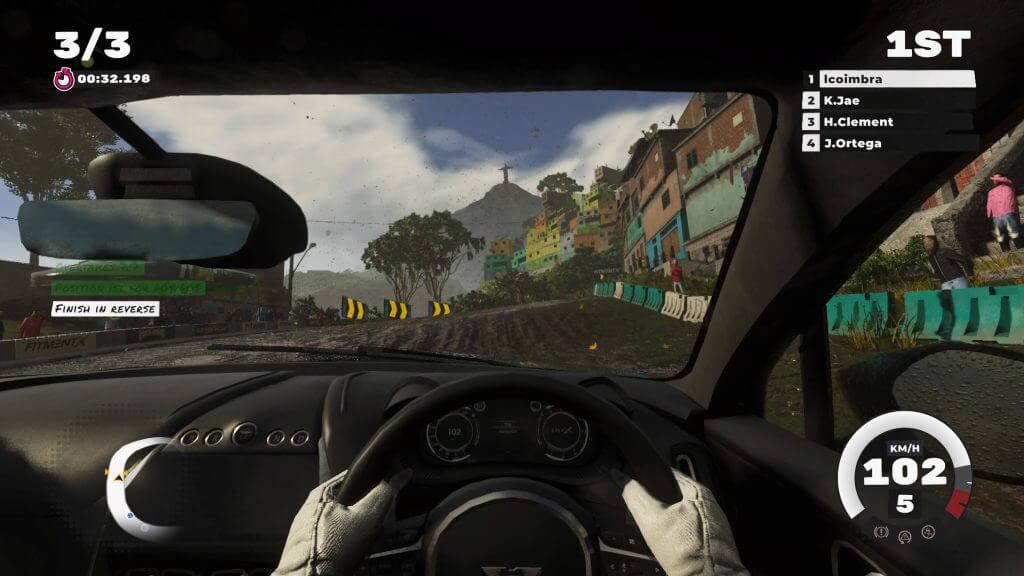Click the stability control skid icon

coord(928,531)
